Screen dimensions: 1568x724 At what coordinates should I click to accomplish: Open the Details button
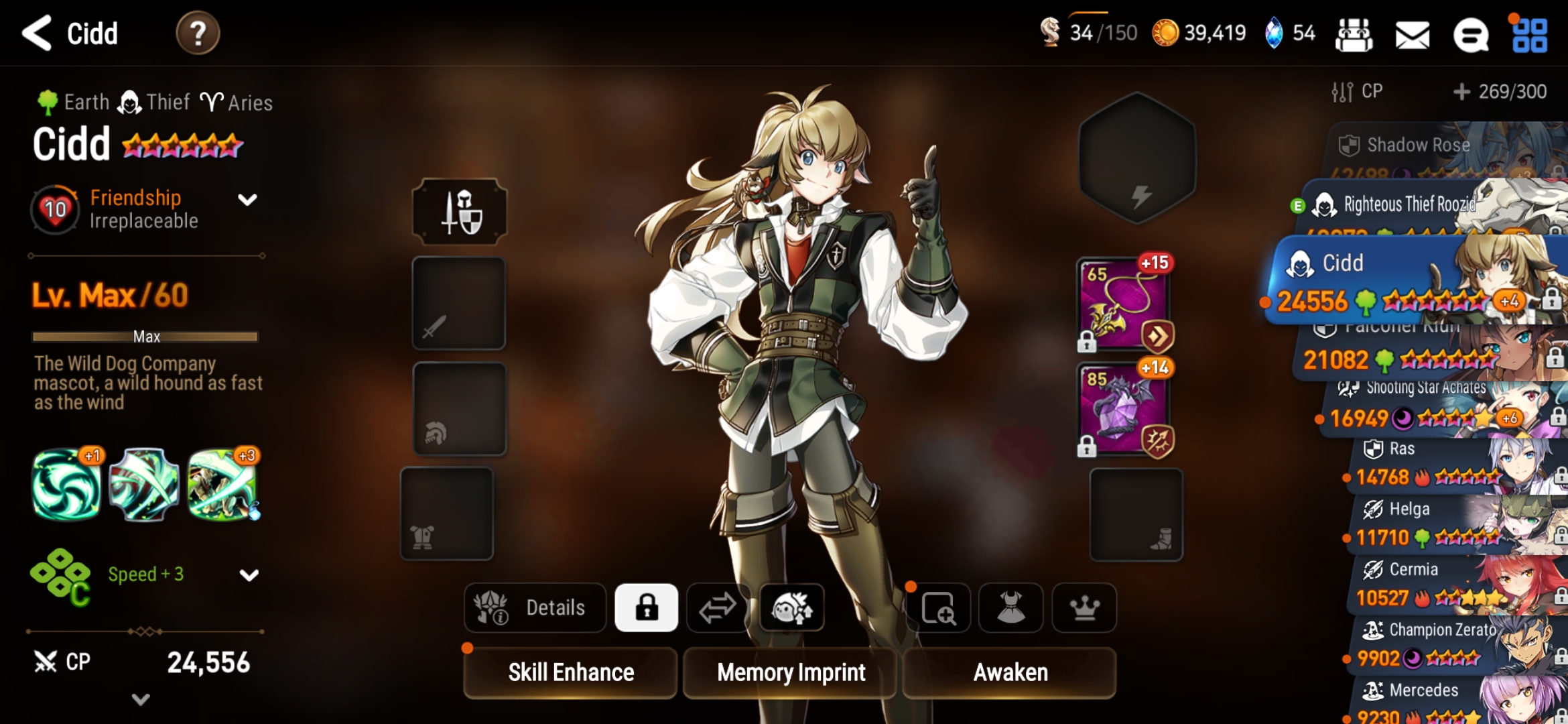[x=535, y=607]
